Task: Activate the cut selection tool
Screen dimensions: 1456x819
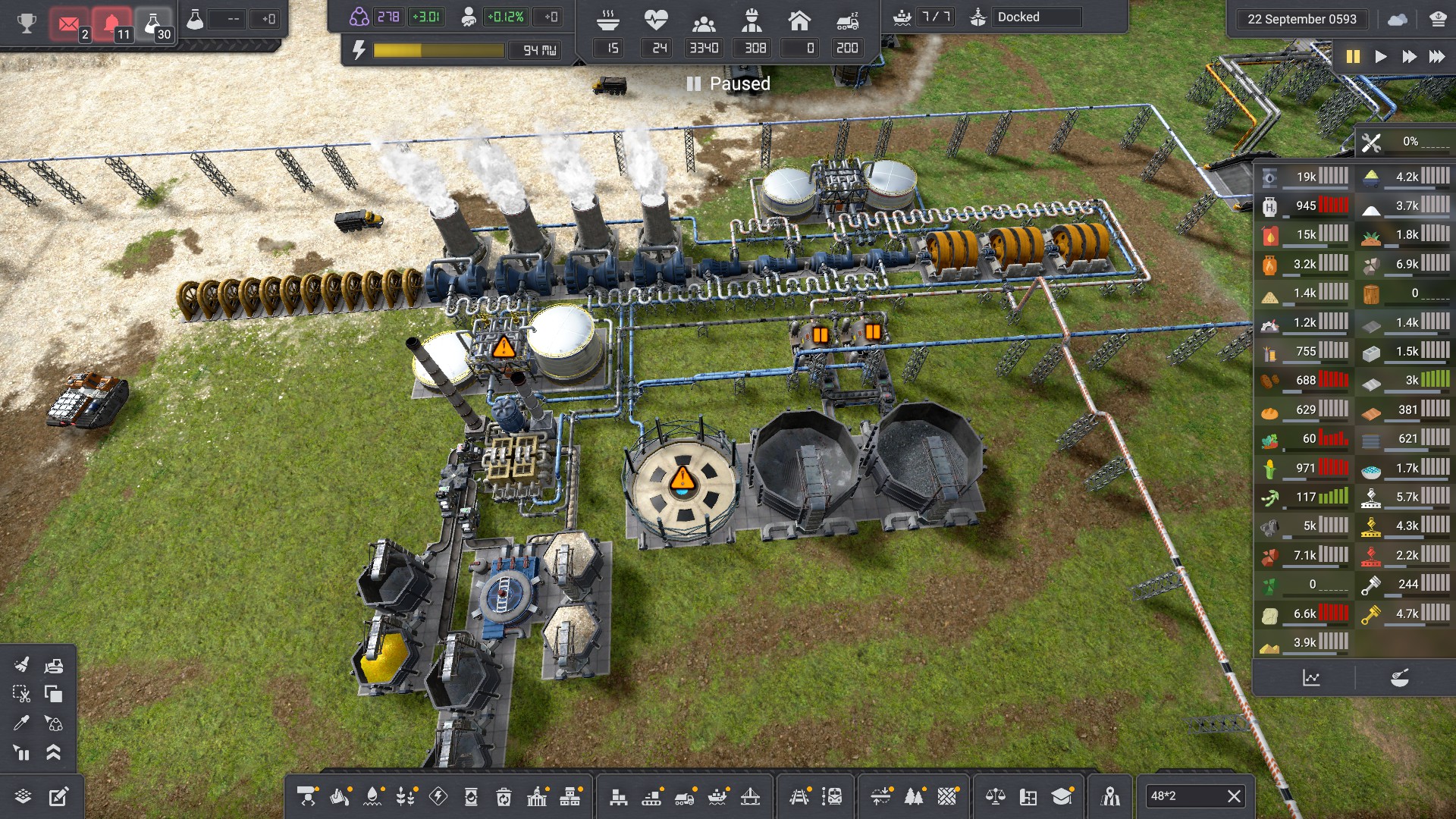Action: coord(21,694)
